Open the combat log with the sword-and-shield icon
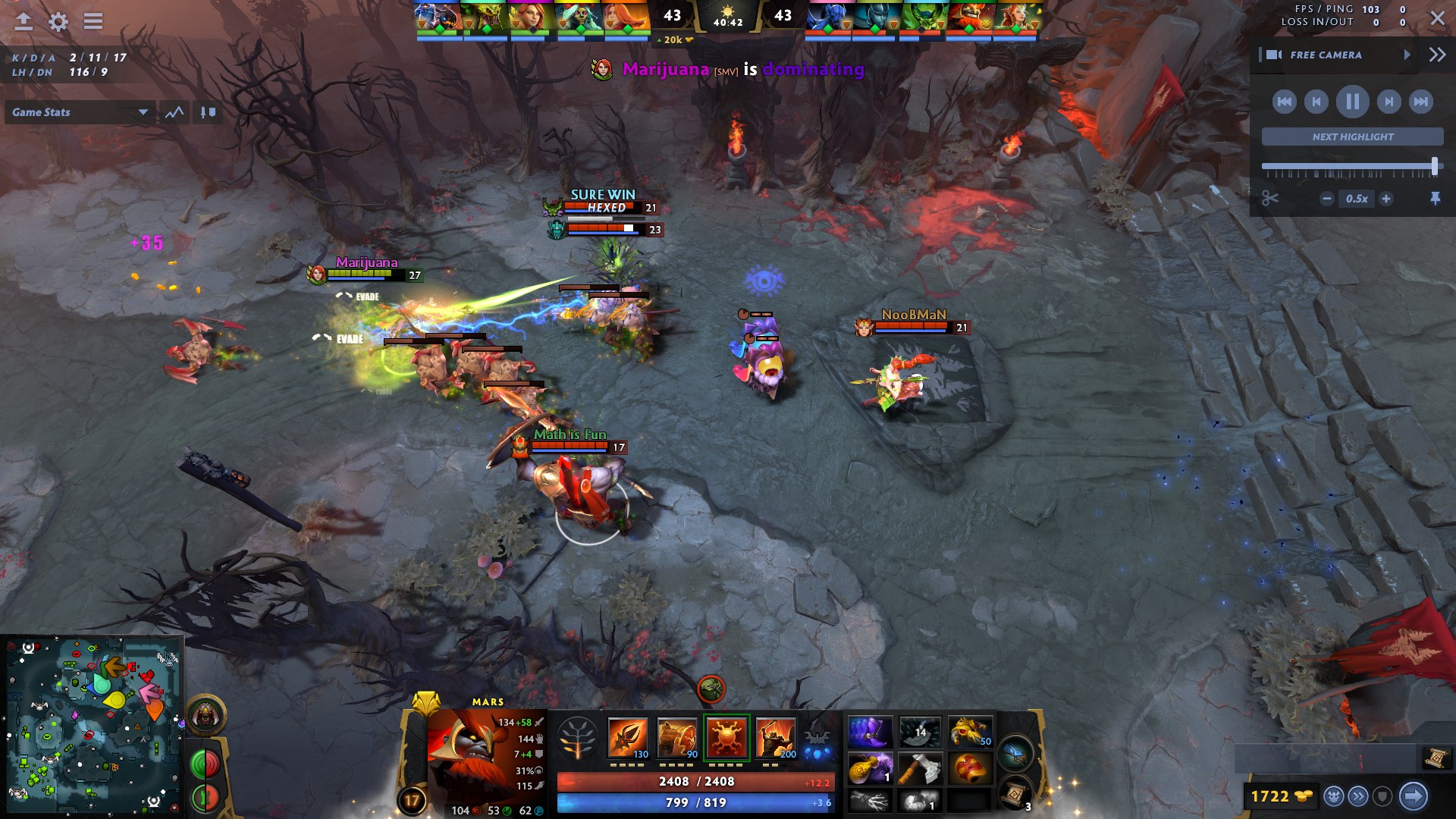The image size is (1456, 819). [209, 112]
